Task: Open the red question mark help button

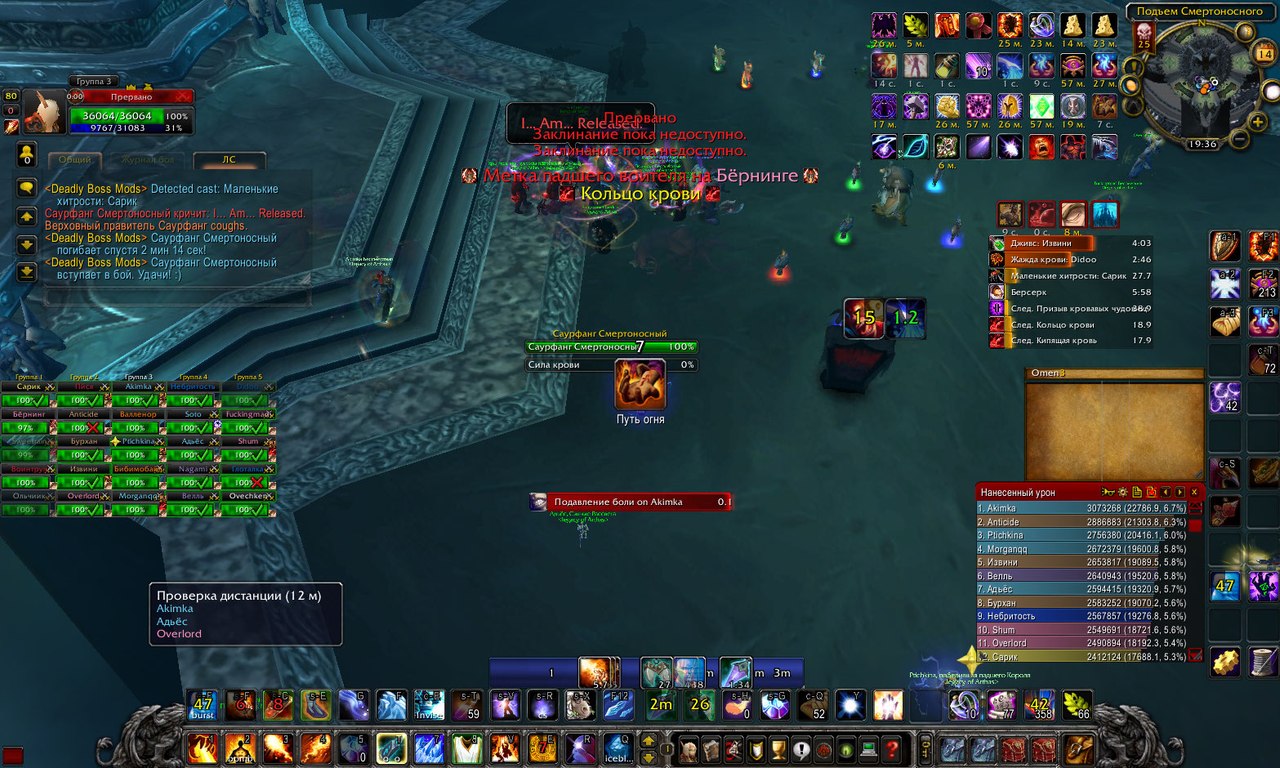Action: click(892, 749)
